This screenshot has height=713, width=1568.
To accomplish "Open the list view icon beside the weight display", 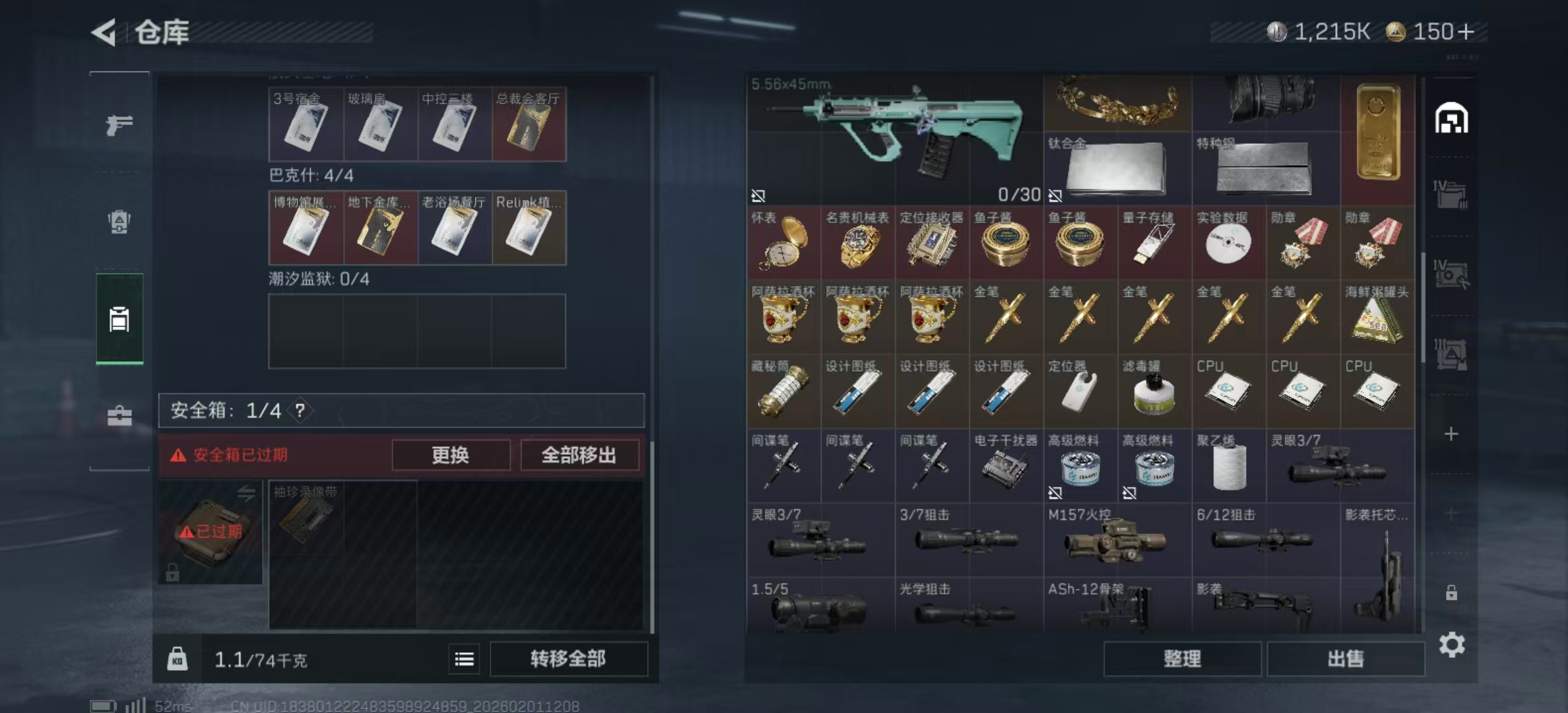I will pos(464,660).
